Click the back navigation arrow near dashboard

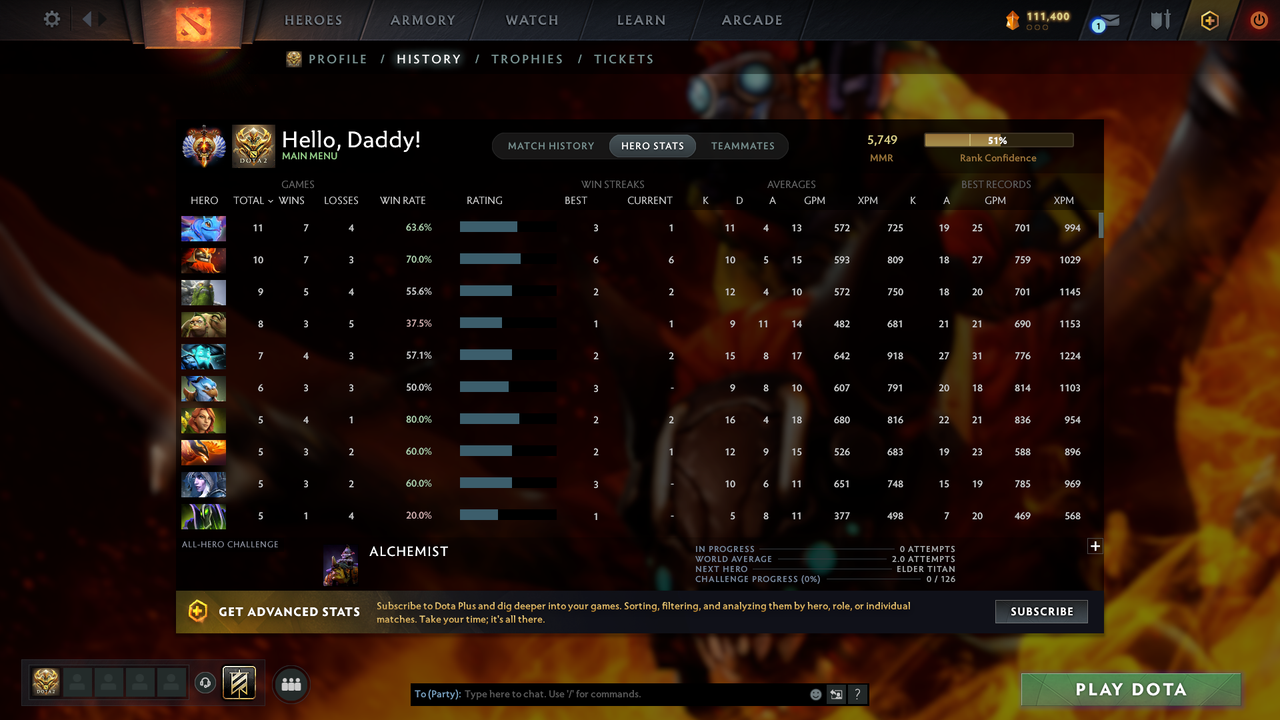[x=87, y=18]
